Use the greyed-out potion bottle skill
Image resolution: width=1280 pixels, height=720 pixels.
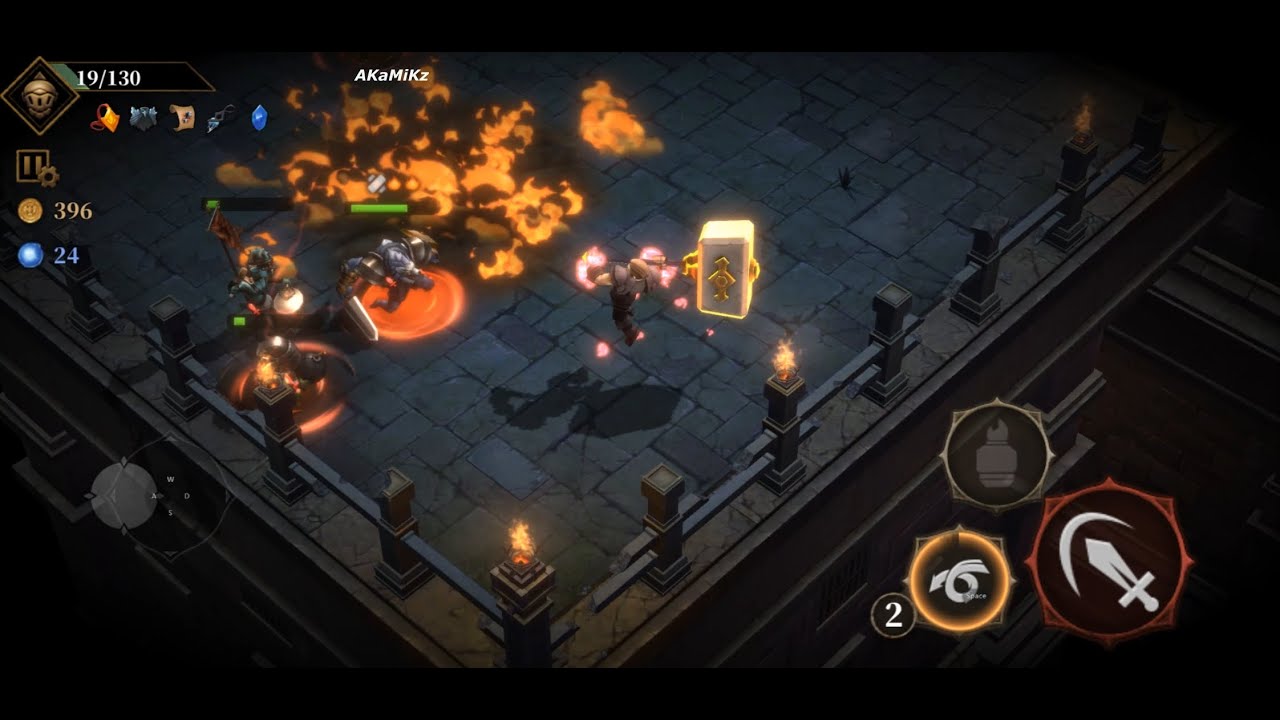pos(996,458)
